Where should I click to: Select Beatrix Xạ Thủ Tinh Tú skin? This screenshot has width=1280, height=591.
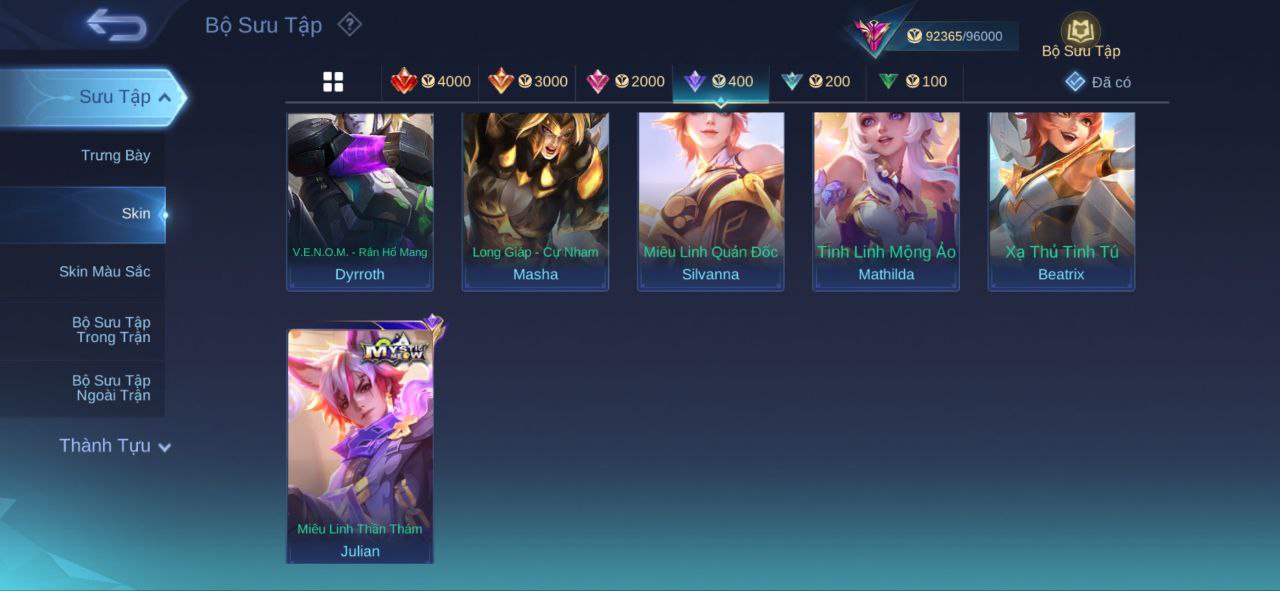point(1061,200)
